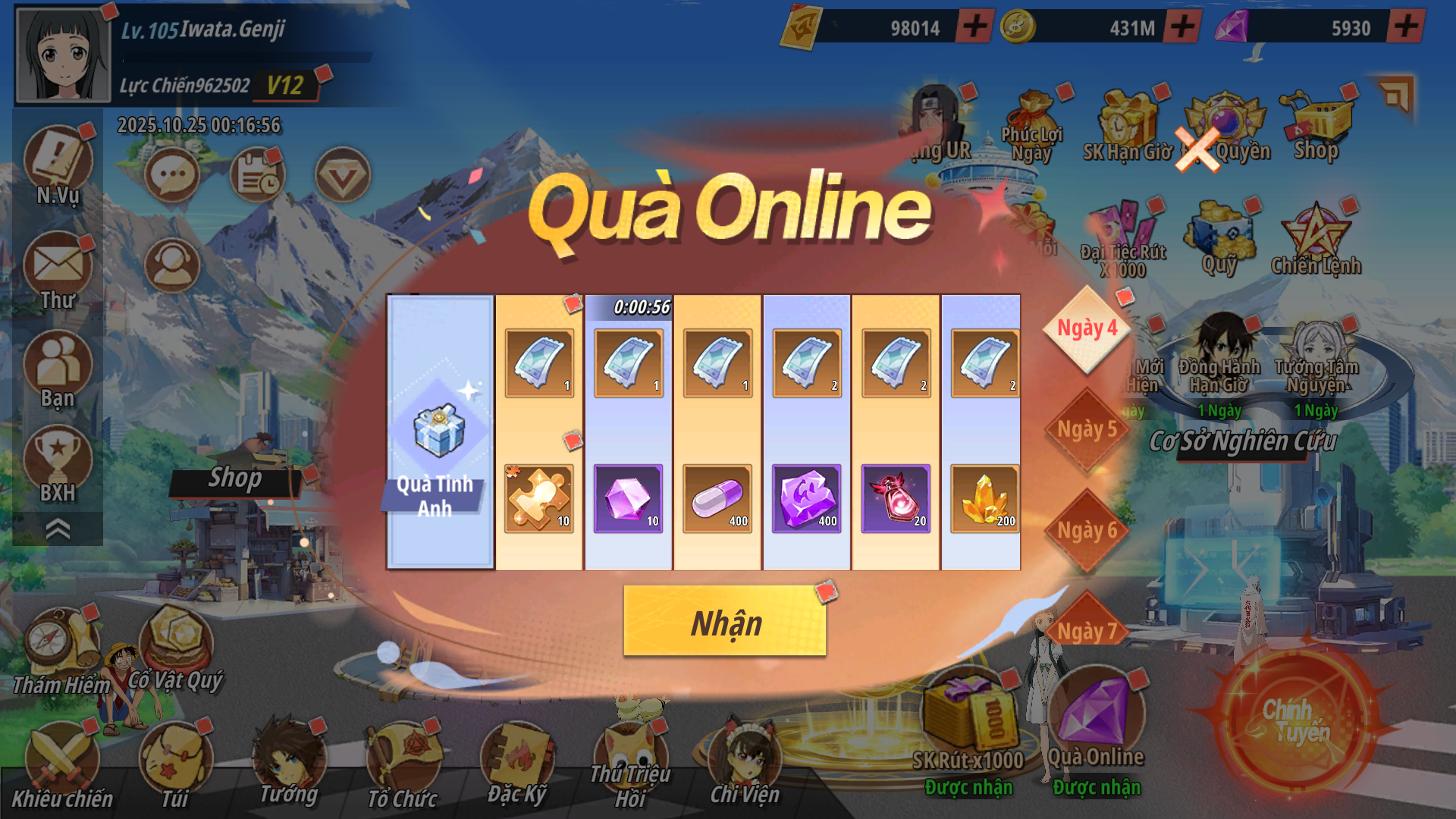Collapse the left sidebar with chevron arrow

coord(58,529)
